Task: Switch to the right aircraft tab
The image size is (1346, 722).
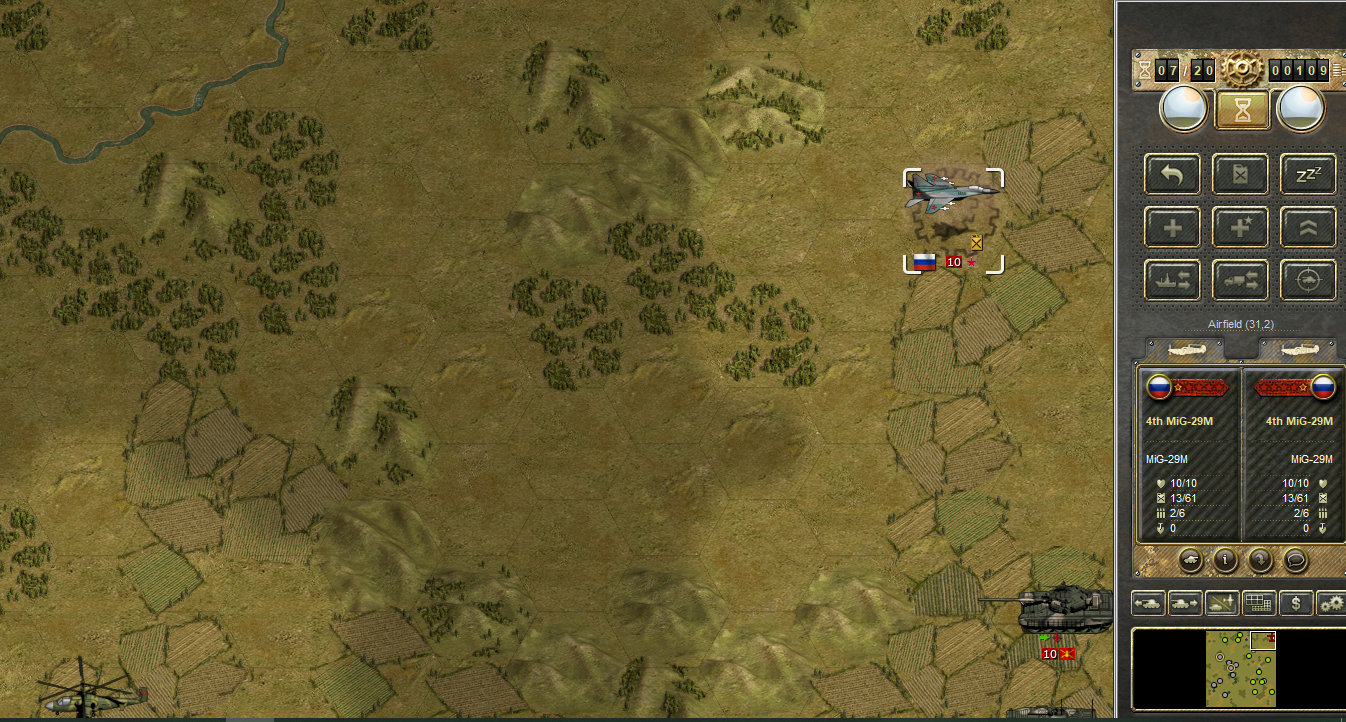Action: 1299,350
